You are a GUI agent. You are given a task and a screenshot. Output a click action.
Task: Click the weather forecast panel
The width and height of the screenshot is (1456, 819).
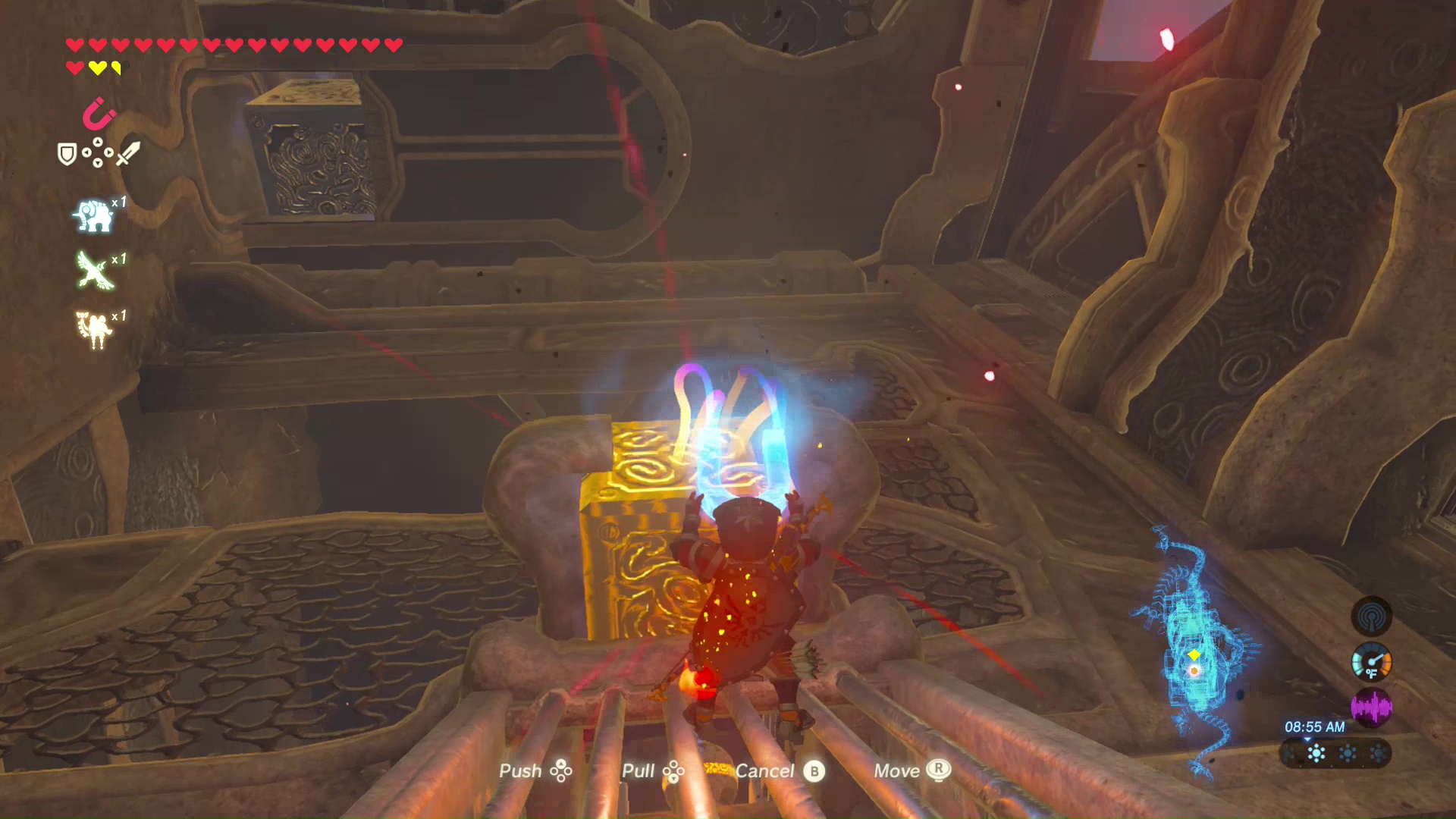pyautogui.click(x=1335, y=753)
